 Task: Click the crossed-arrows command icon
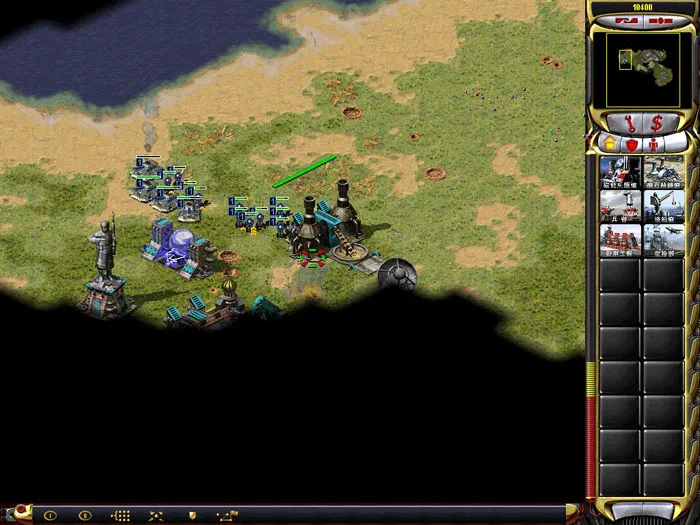click(x=156, y=516)
